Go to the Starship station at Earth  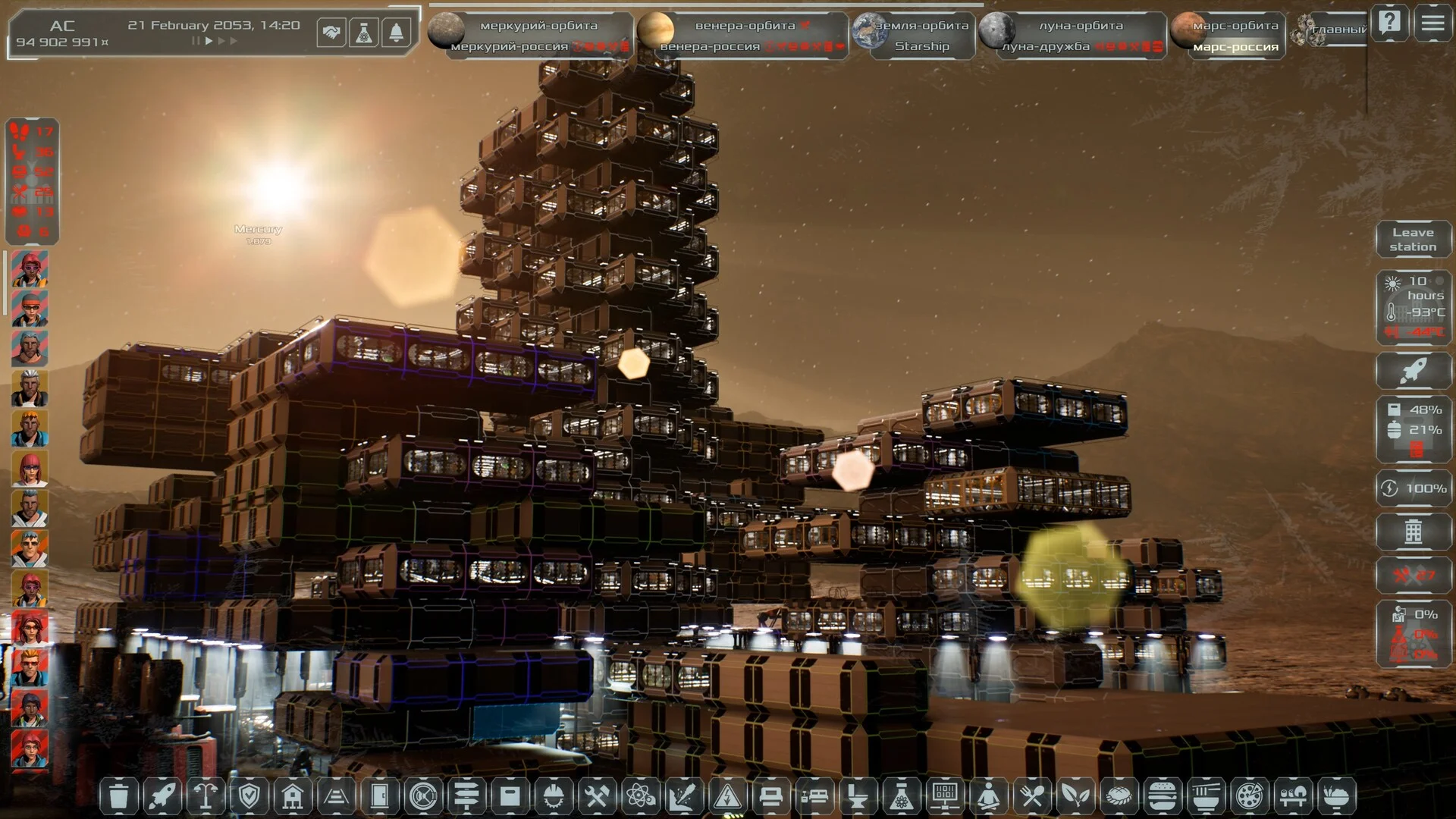tap(921, 46)
